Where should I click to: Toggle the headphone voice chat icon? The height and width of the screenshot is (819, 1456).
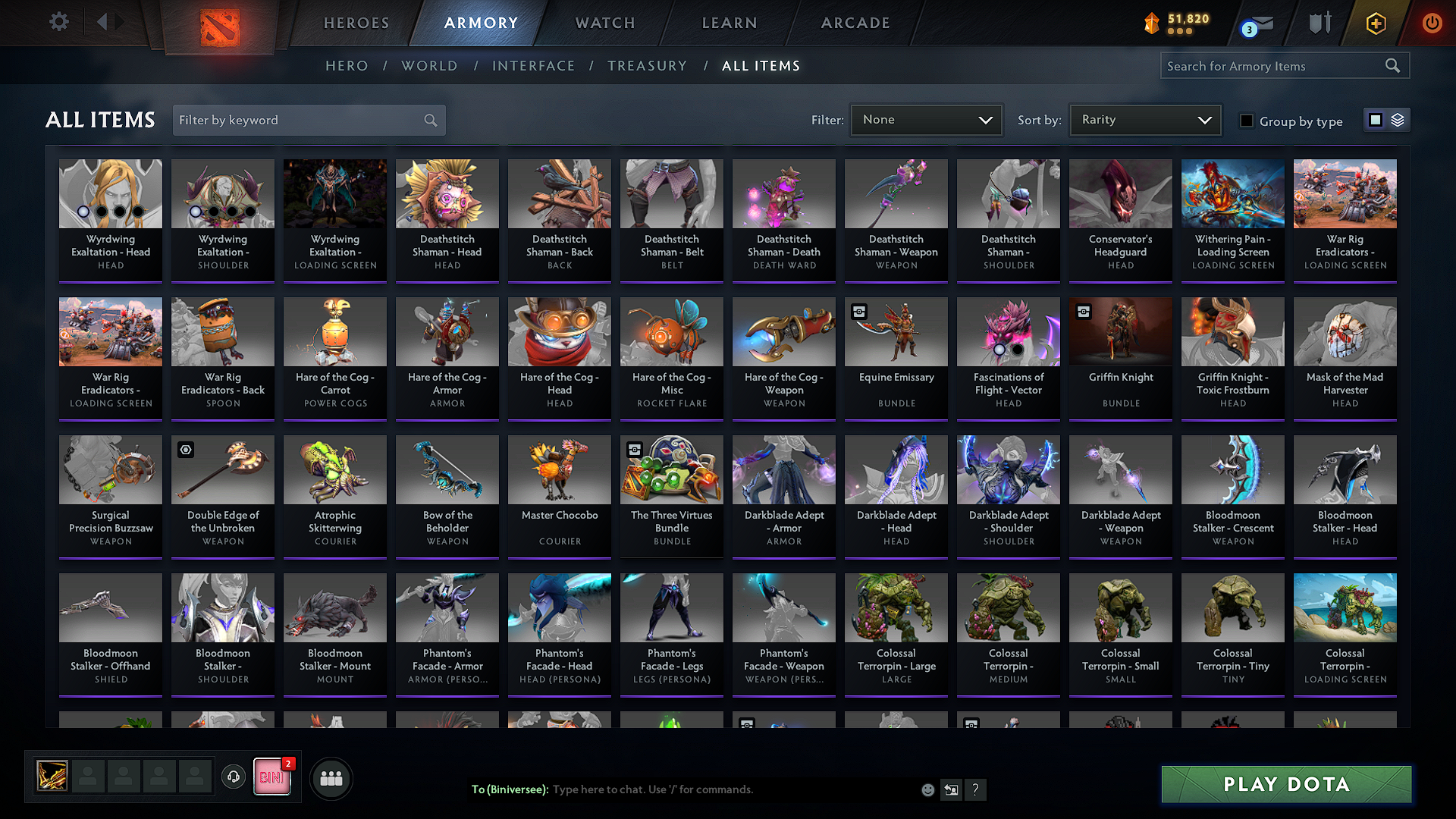[233, 777]
